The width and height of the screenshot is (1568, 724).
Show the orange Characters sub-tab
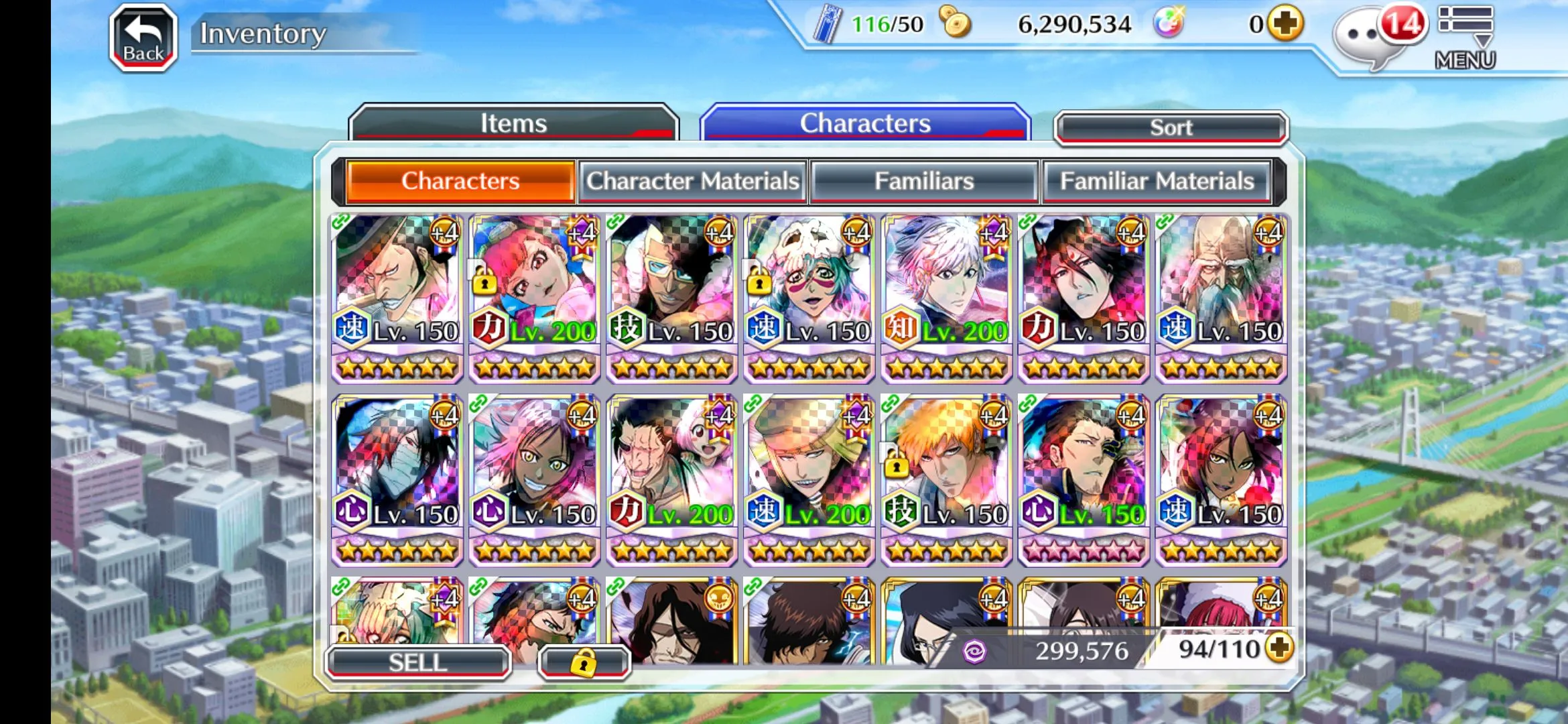460,181
